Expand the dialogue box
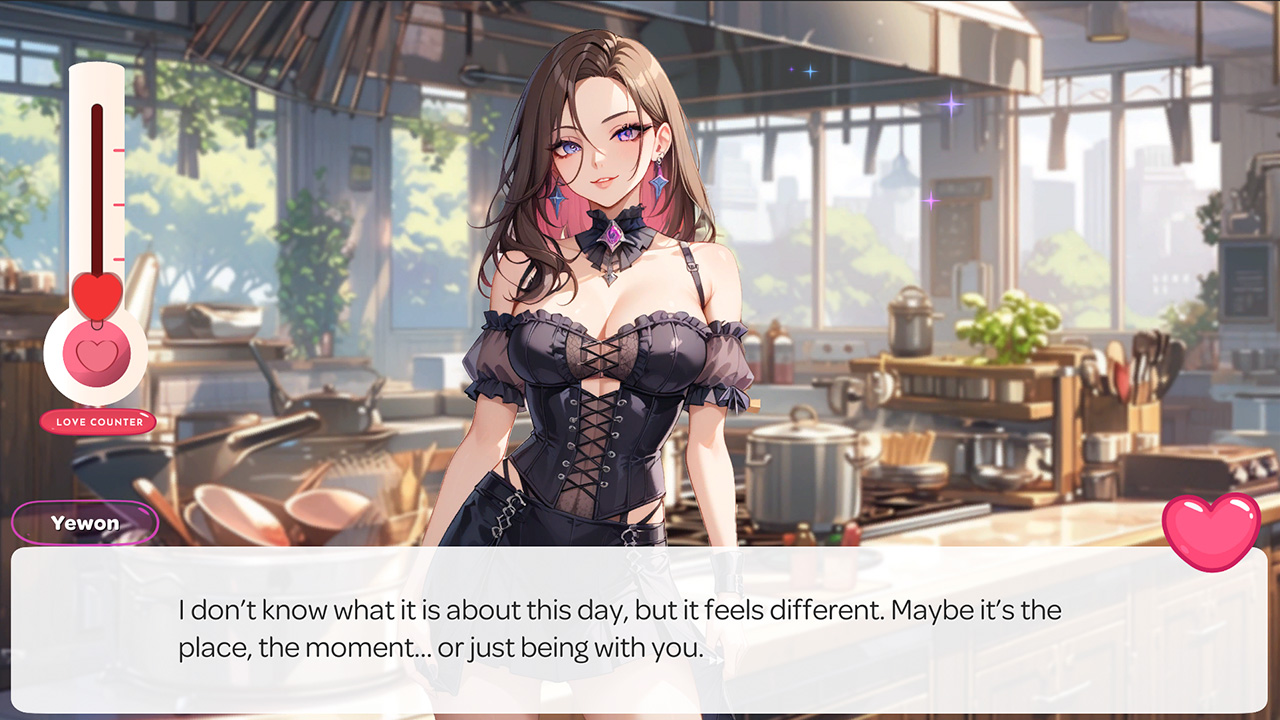Screen dimensions: 1280x720 pos(640,630)
